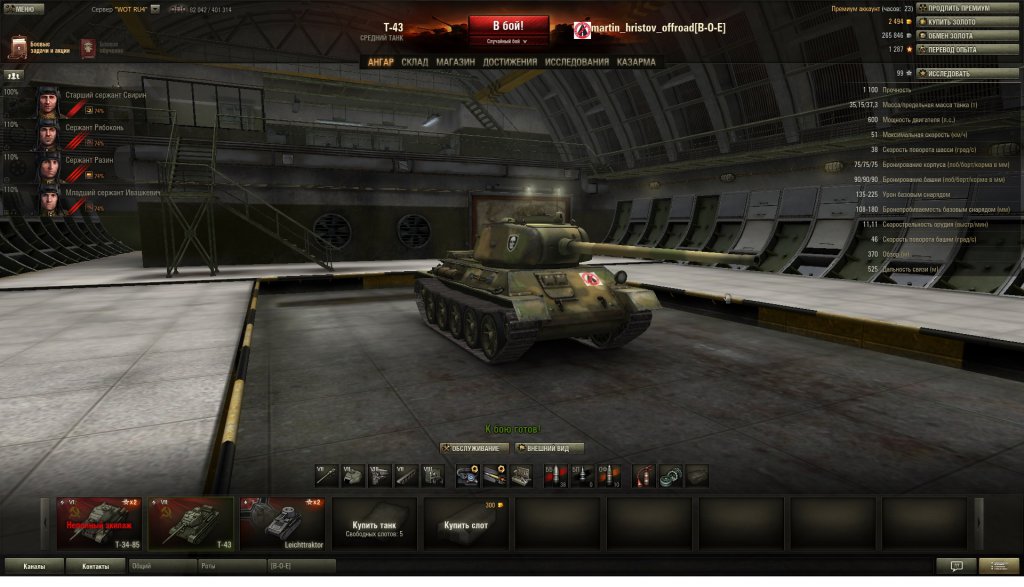
Task: Select the T-34-85 tank in carousel
Action: click(99, 523)
